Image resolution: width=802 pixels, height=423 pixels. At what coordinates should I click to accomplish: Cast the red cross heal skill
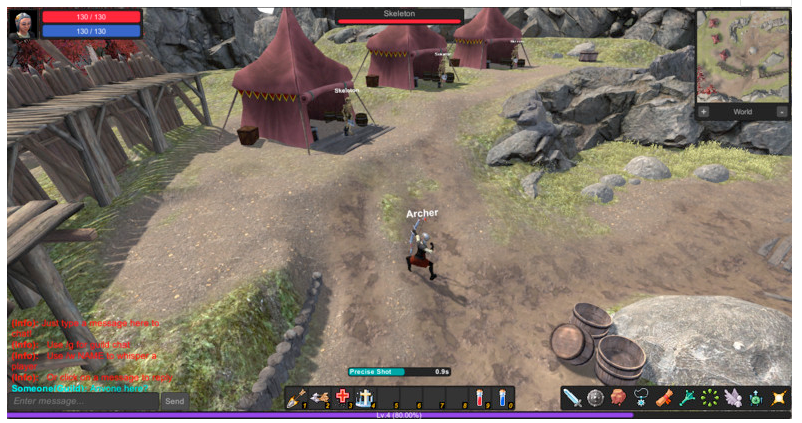(x=342, y=397)
